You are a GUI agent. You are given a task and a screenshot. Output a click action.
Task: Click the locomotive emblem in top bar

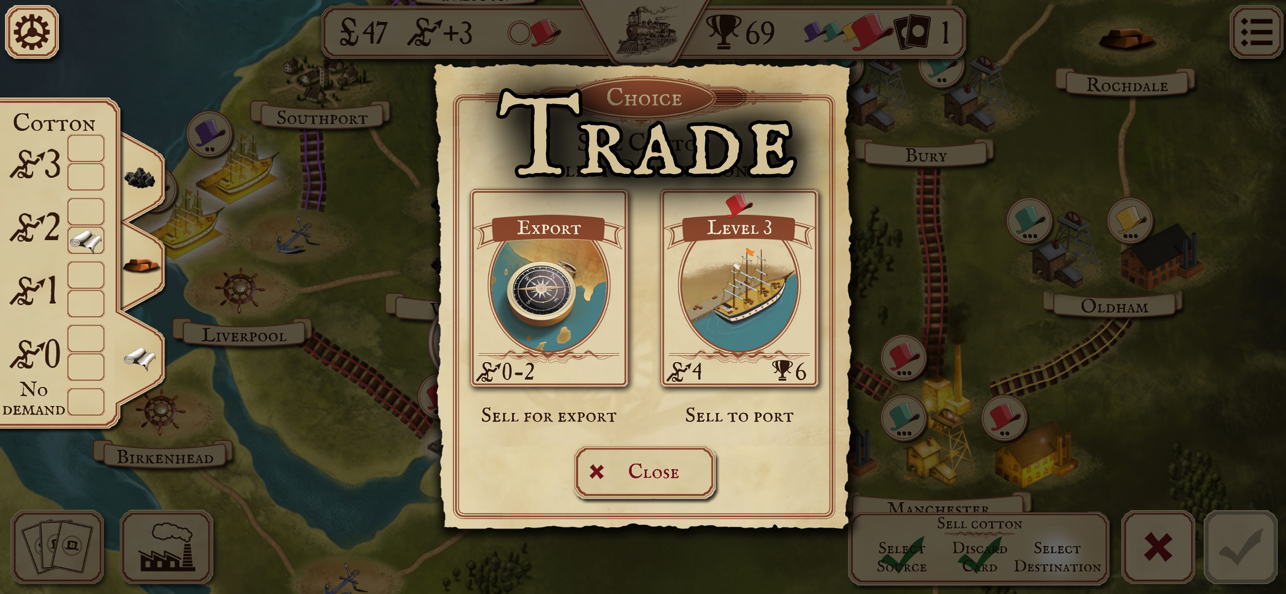[646, 30]
